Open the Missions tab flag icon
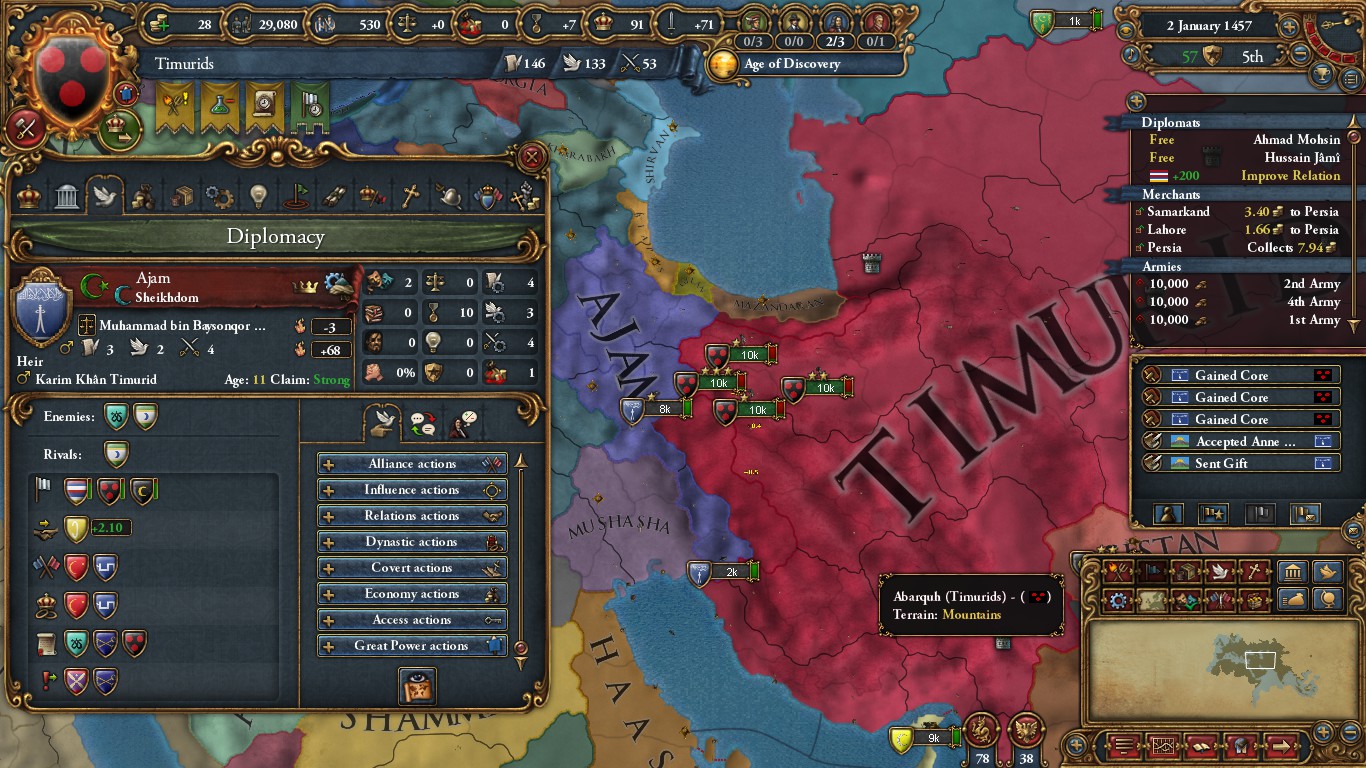This screenshot has width=1366, height=768. coord(298,196)
